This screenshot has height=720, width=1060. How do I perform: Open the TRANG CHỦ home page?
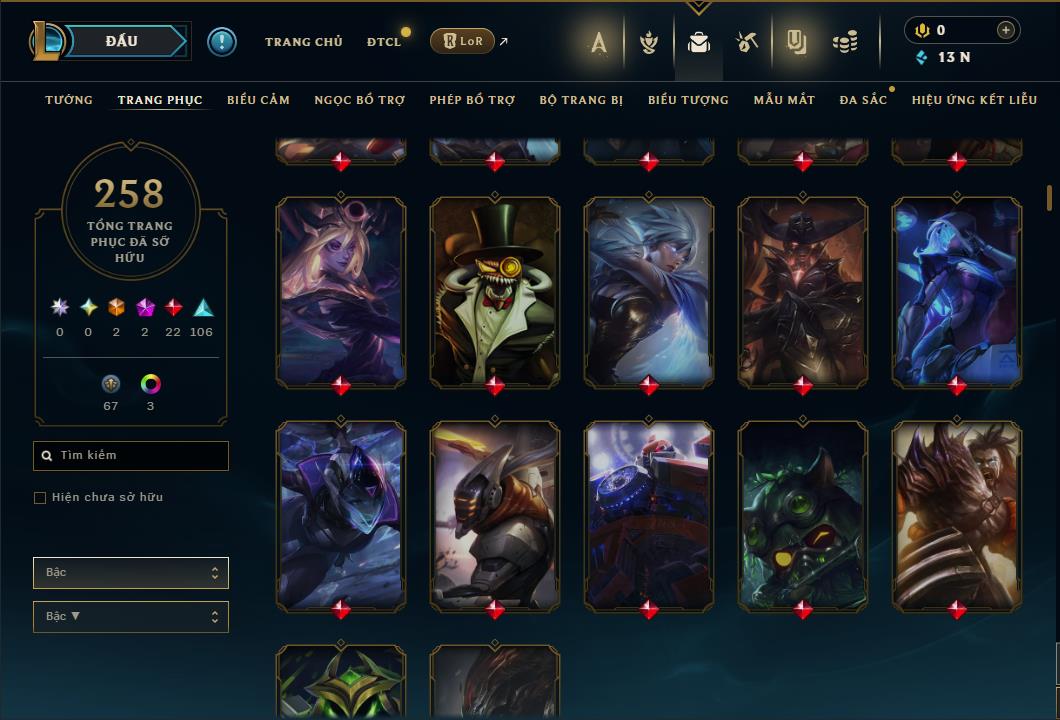point(303,42)
